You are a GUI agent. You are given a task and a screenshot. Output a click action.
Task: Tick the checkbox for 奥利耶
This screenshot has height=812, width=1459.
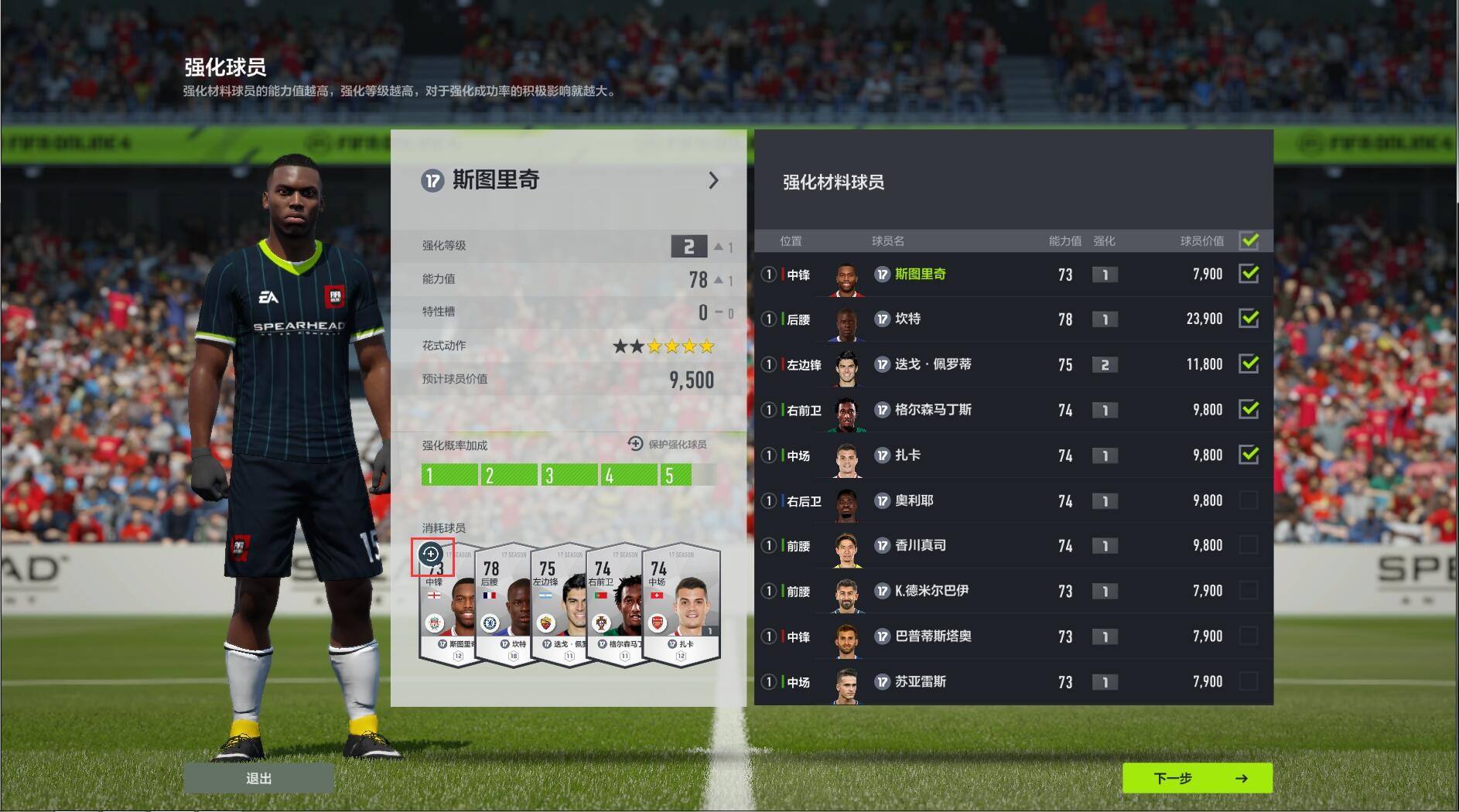tap(1249, 500)
